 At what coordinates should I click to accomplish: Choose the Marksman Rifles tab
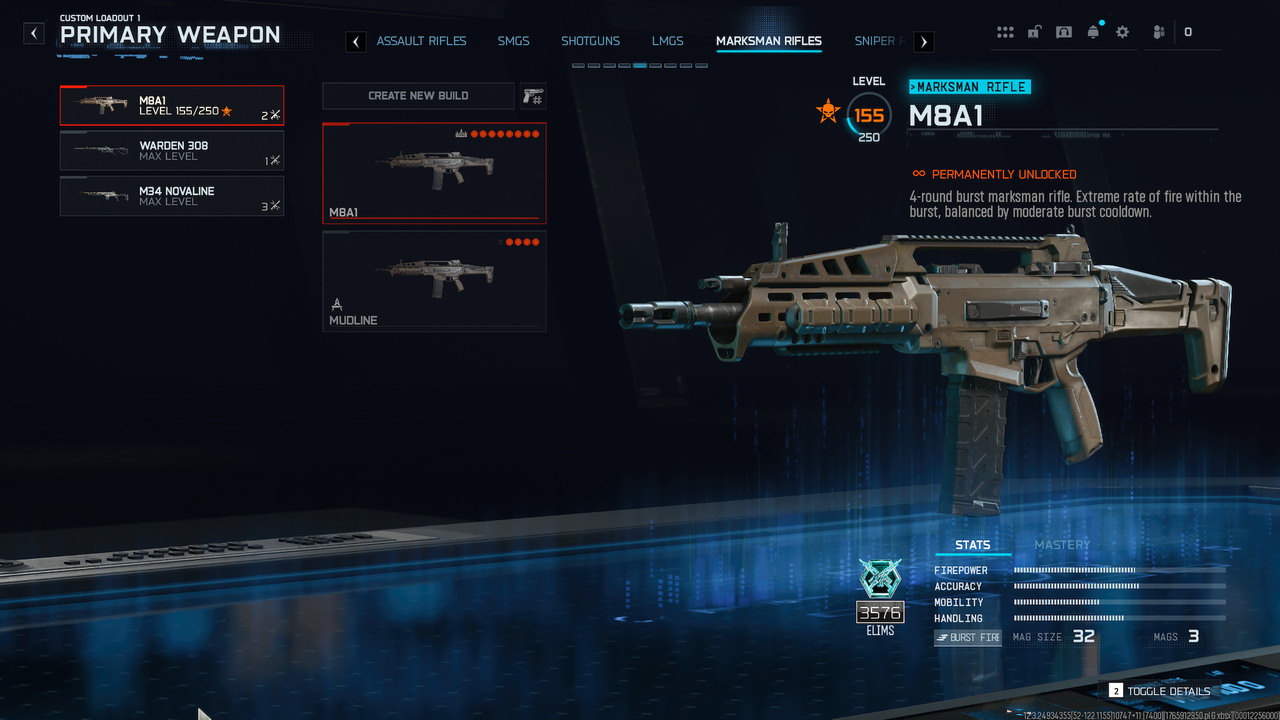[x=768, y=41]
